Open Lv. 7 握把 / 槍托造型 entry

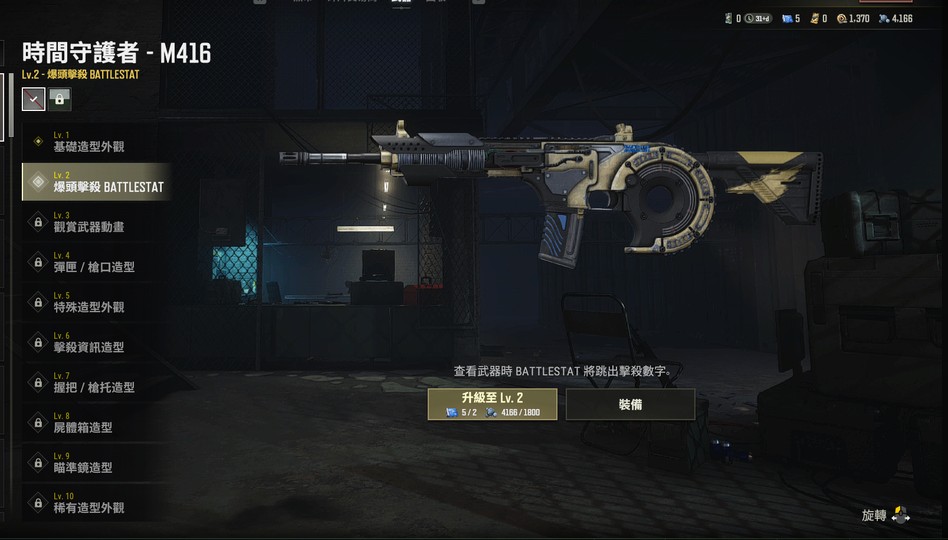tap(95, 382)
